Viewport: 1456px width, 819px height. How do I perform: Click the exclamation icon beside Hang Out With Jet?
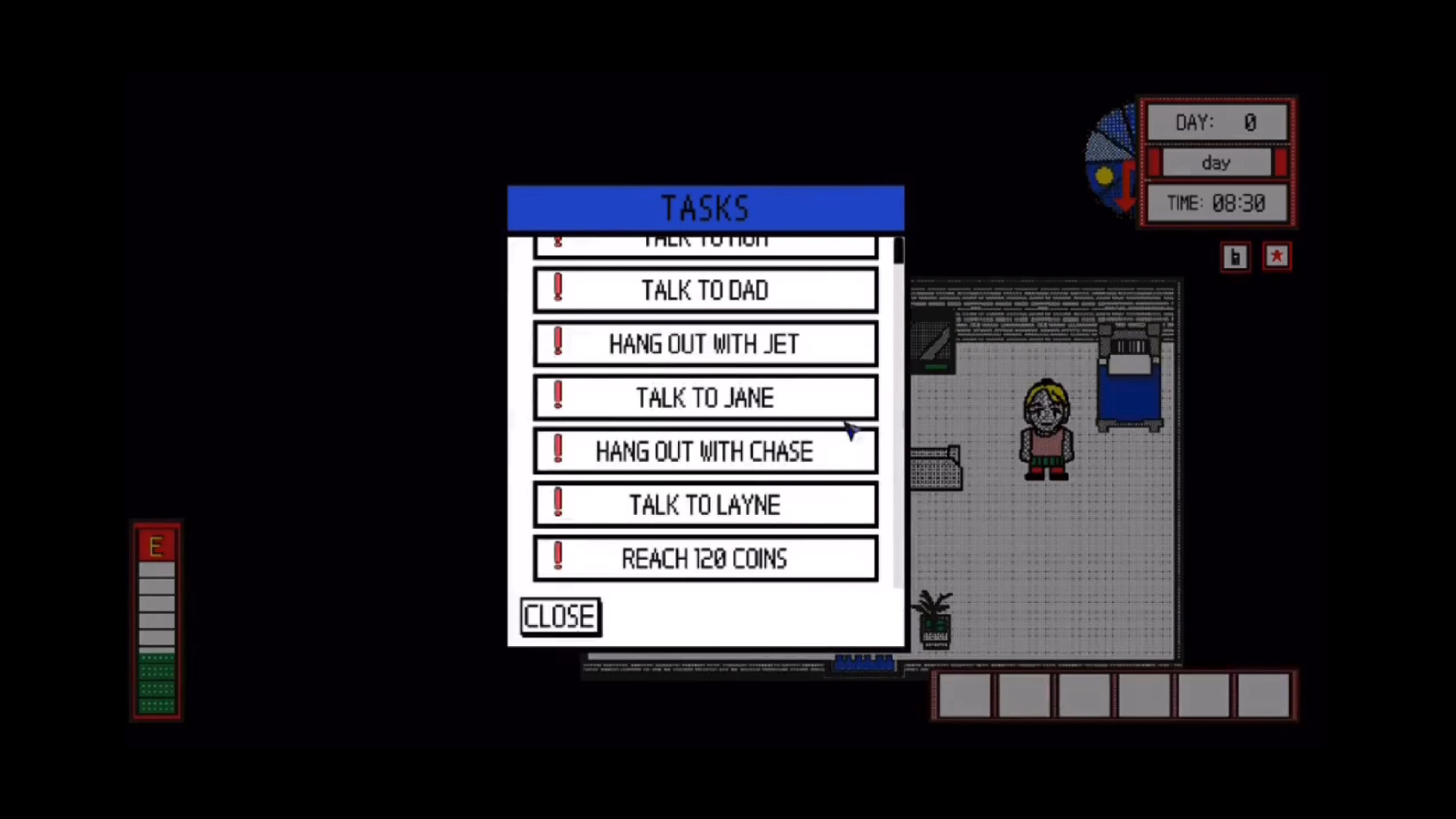tap(559, 343)
